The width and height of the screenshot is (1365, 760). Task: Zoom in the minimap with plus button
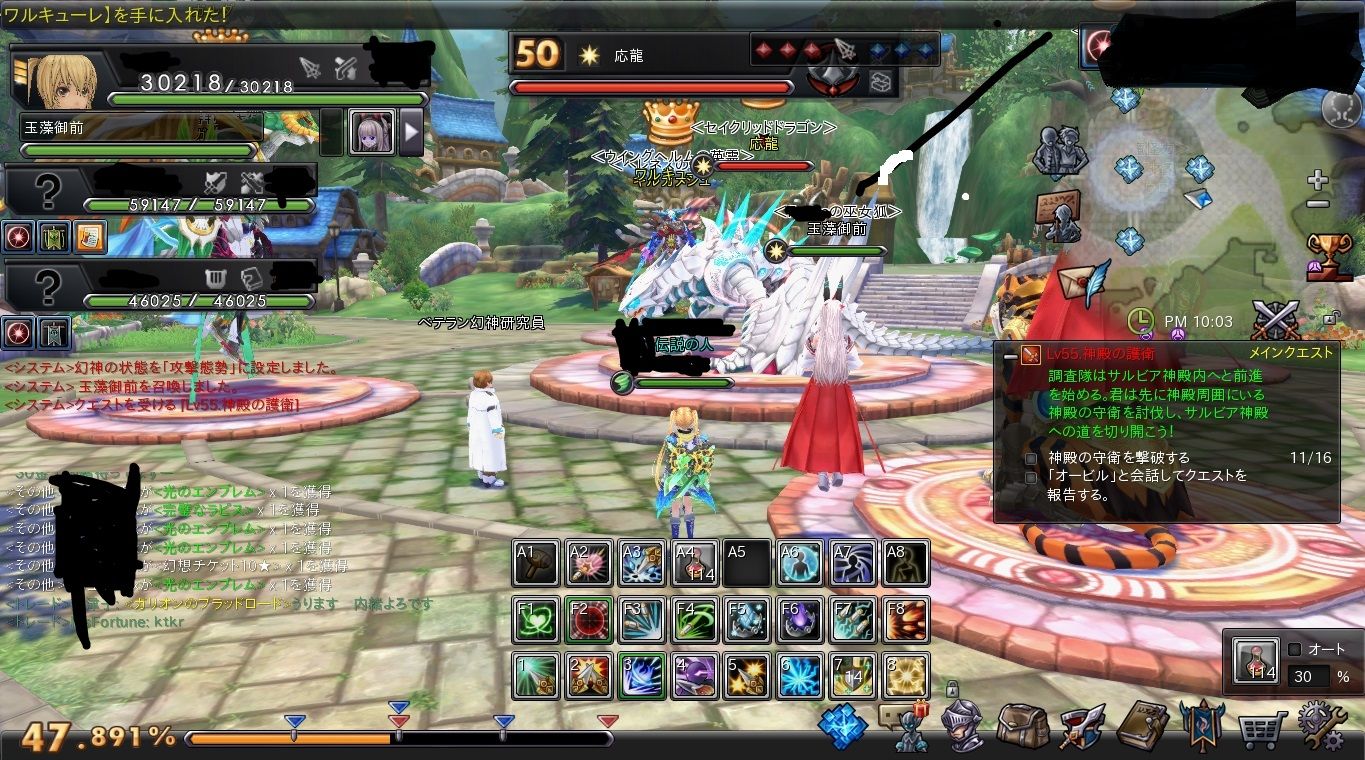[1318, 181]
